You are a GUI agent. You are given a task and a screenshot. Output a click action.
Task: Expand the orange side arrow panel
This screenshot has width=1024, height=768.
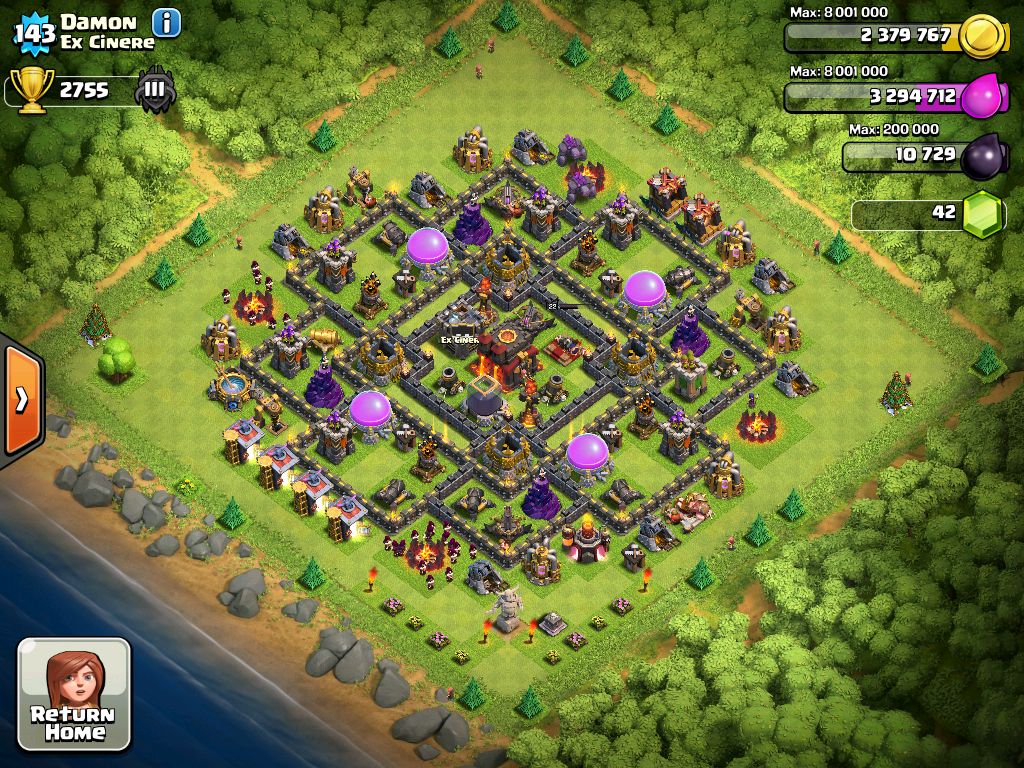pos(21,400)
